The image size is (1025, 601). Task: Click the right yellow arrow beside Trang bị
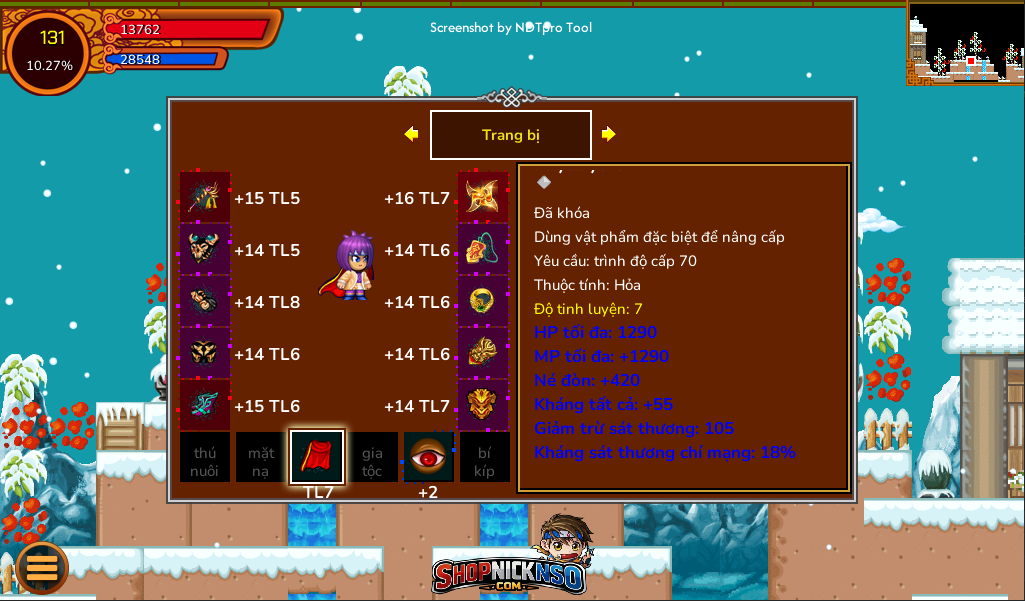point(608,134)
